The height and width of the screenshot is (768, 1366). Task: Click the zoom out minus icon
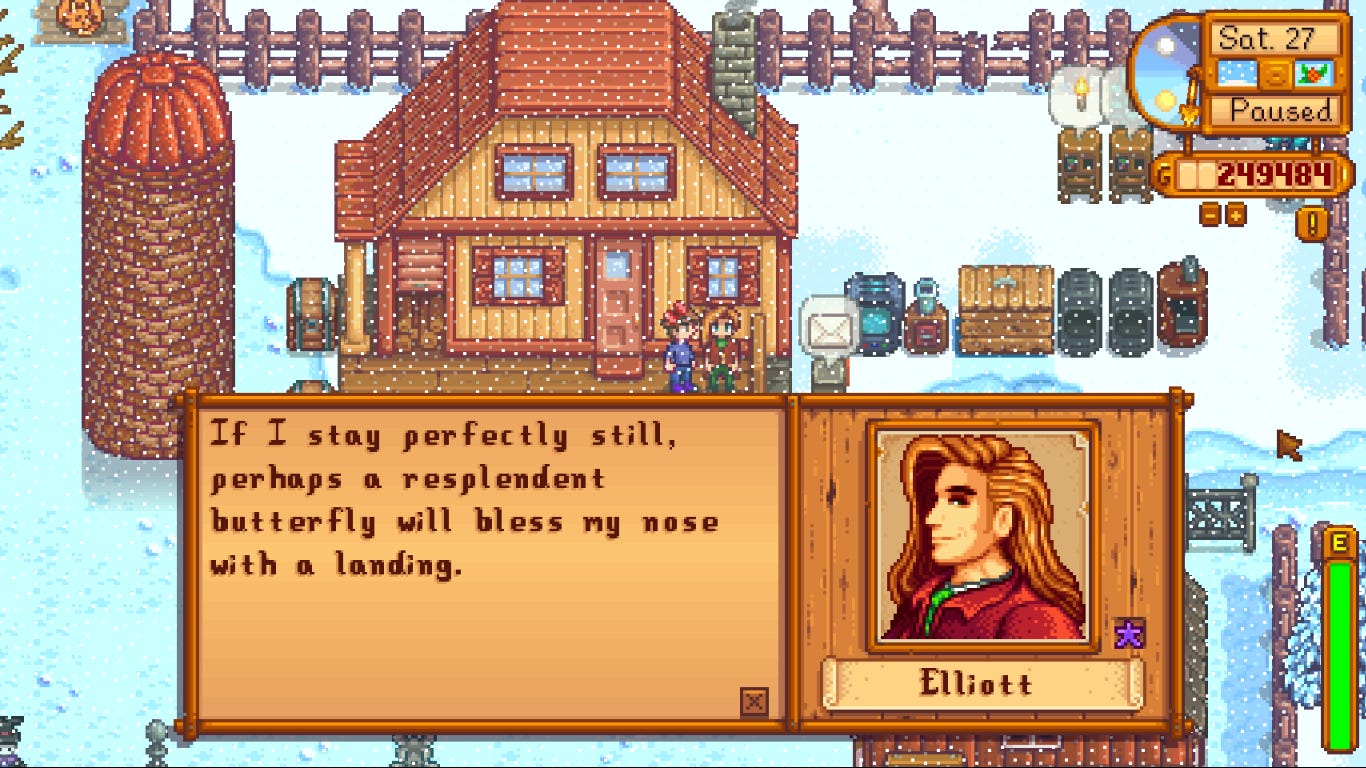tap(1209, 215)
